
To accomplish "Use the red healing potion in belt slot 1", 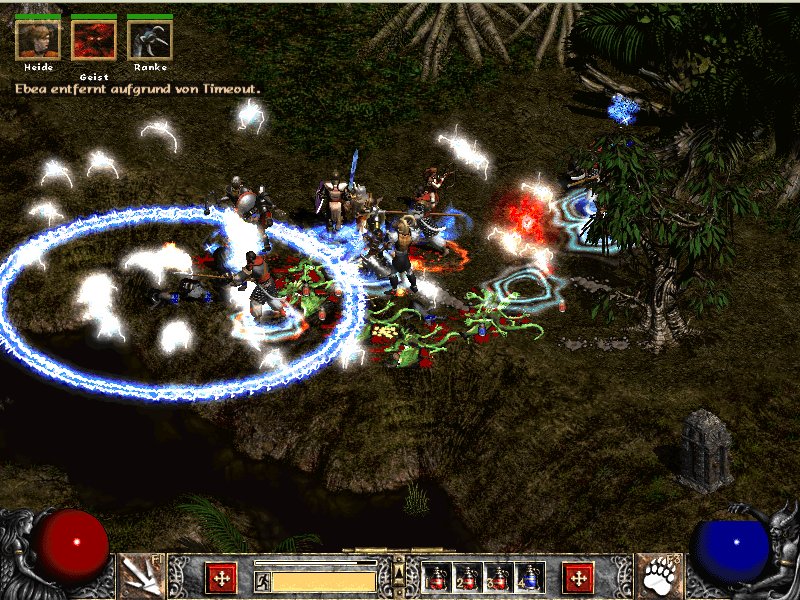I will point(437,577).
